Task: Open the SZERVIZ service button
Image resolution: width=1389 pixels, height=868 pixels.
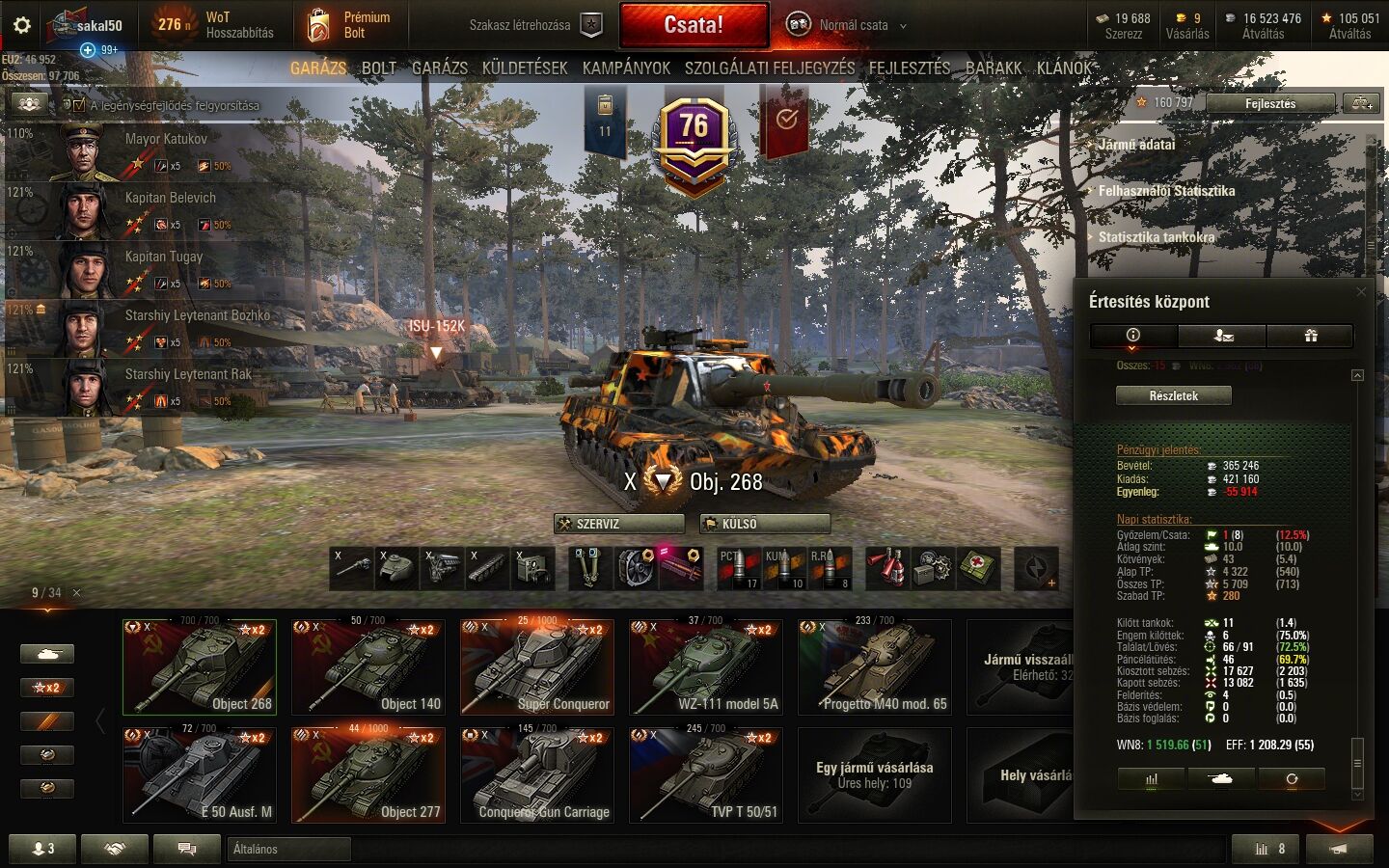Action: pos(618,524)
